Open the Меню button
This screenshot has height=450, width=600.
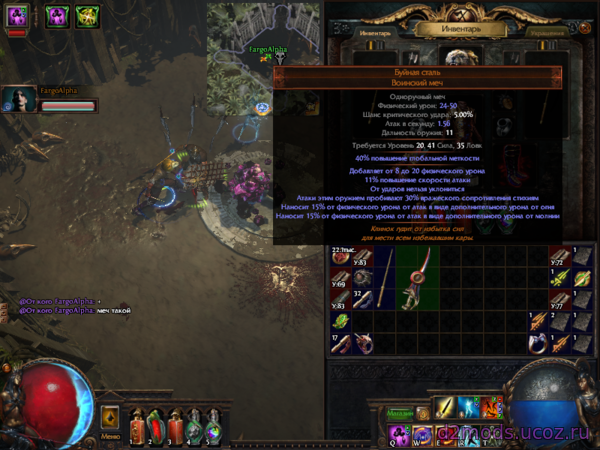(x=110, y=436)
